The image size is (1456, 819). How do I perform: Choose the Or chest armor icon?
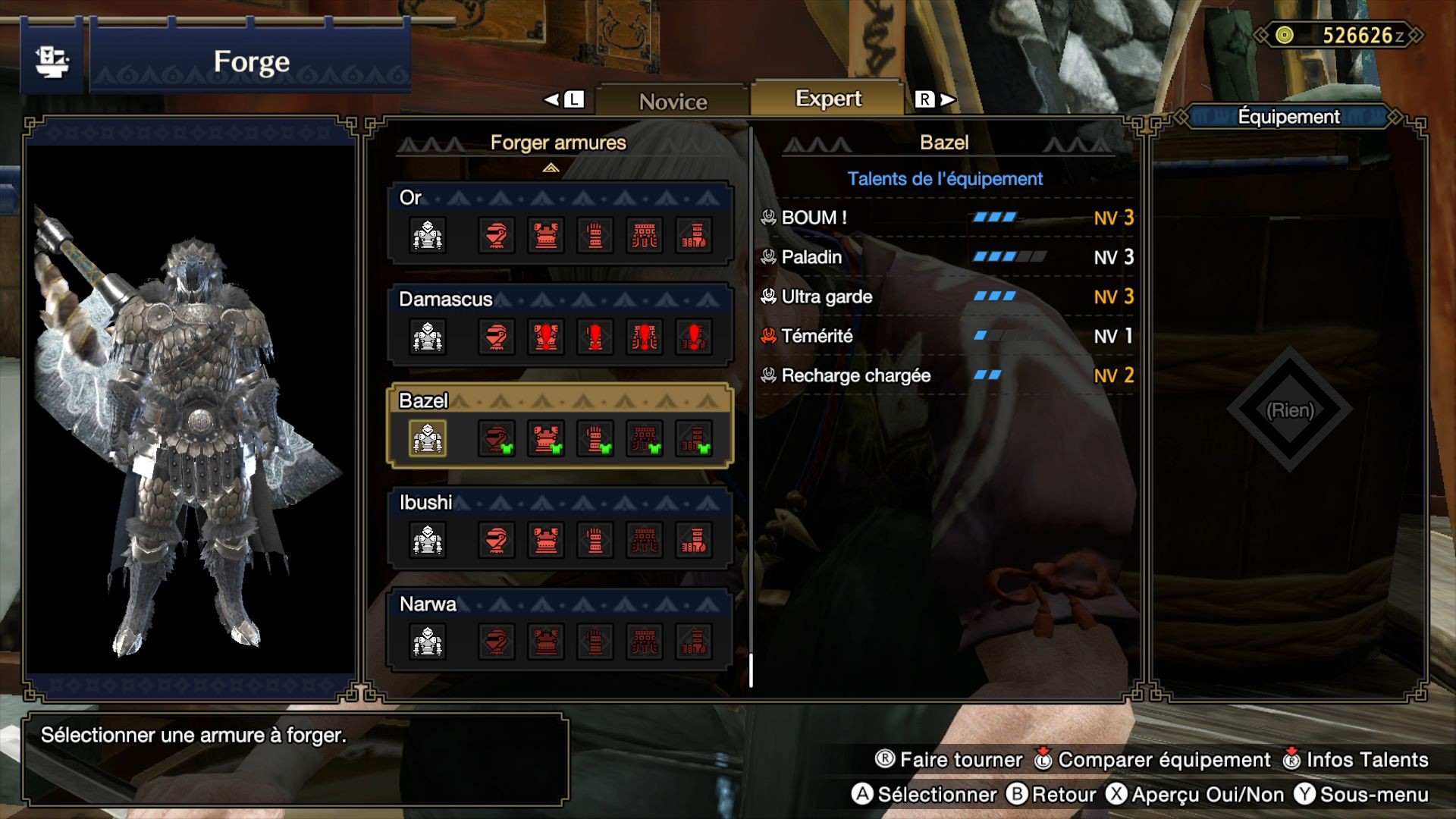tap(546, 236)
